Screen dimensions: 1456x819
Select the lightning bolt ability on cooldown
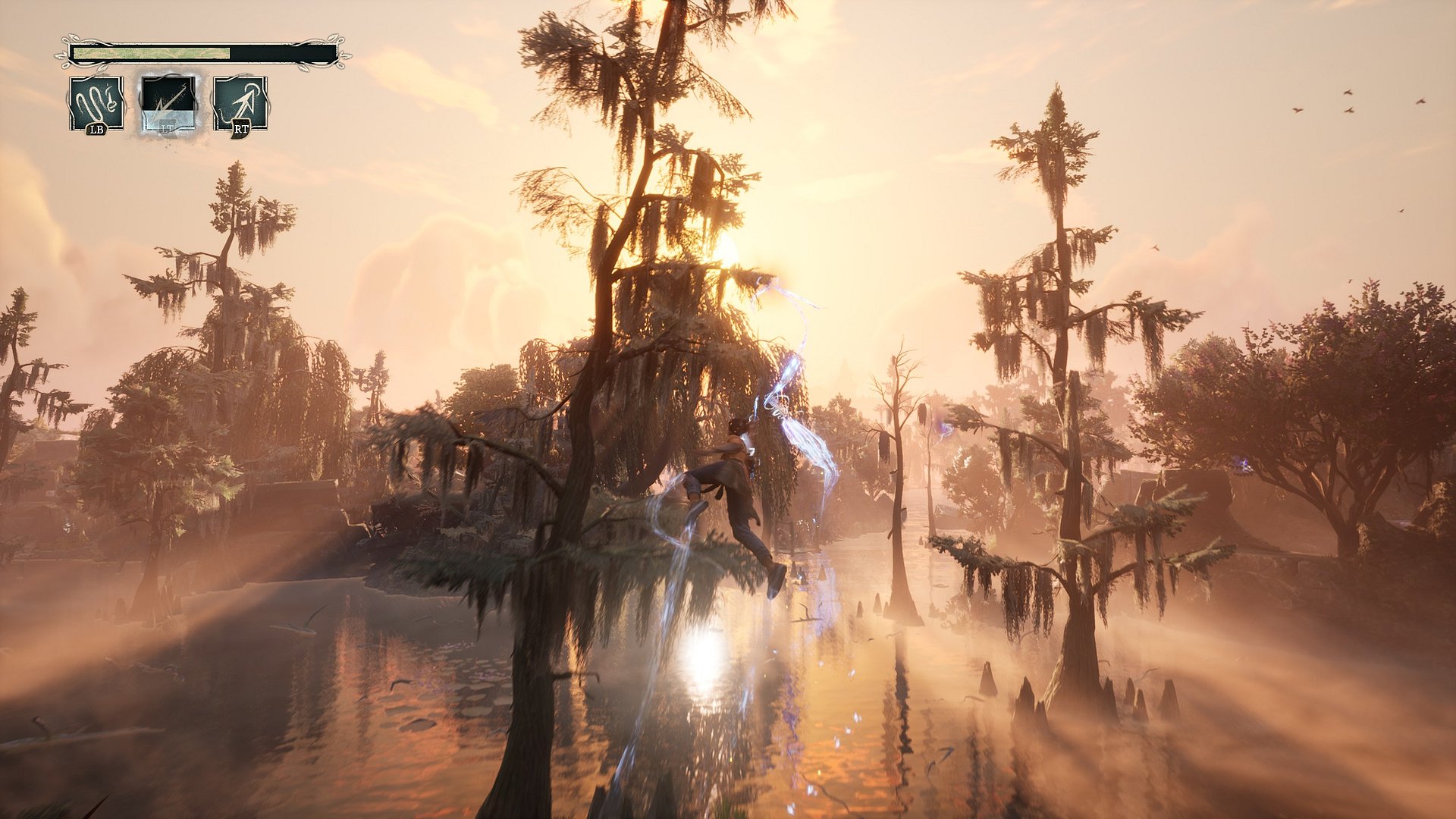pyautogui.click(x=168, y=103)
